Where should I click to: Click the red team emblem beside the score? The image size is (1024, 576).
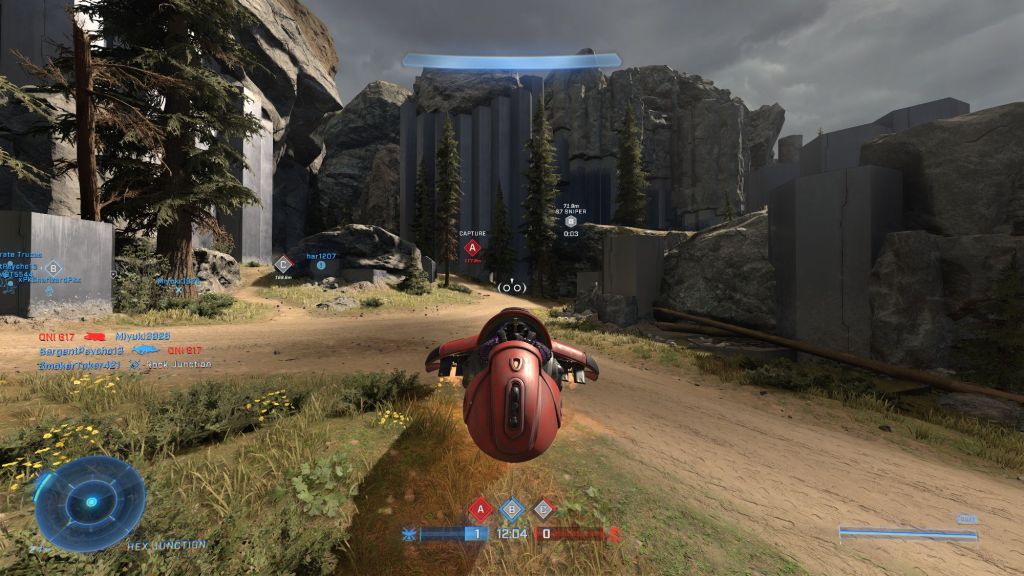click(615, 534)
